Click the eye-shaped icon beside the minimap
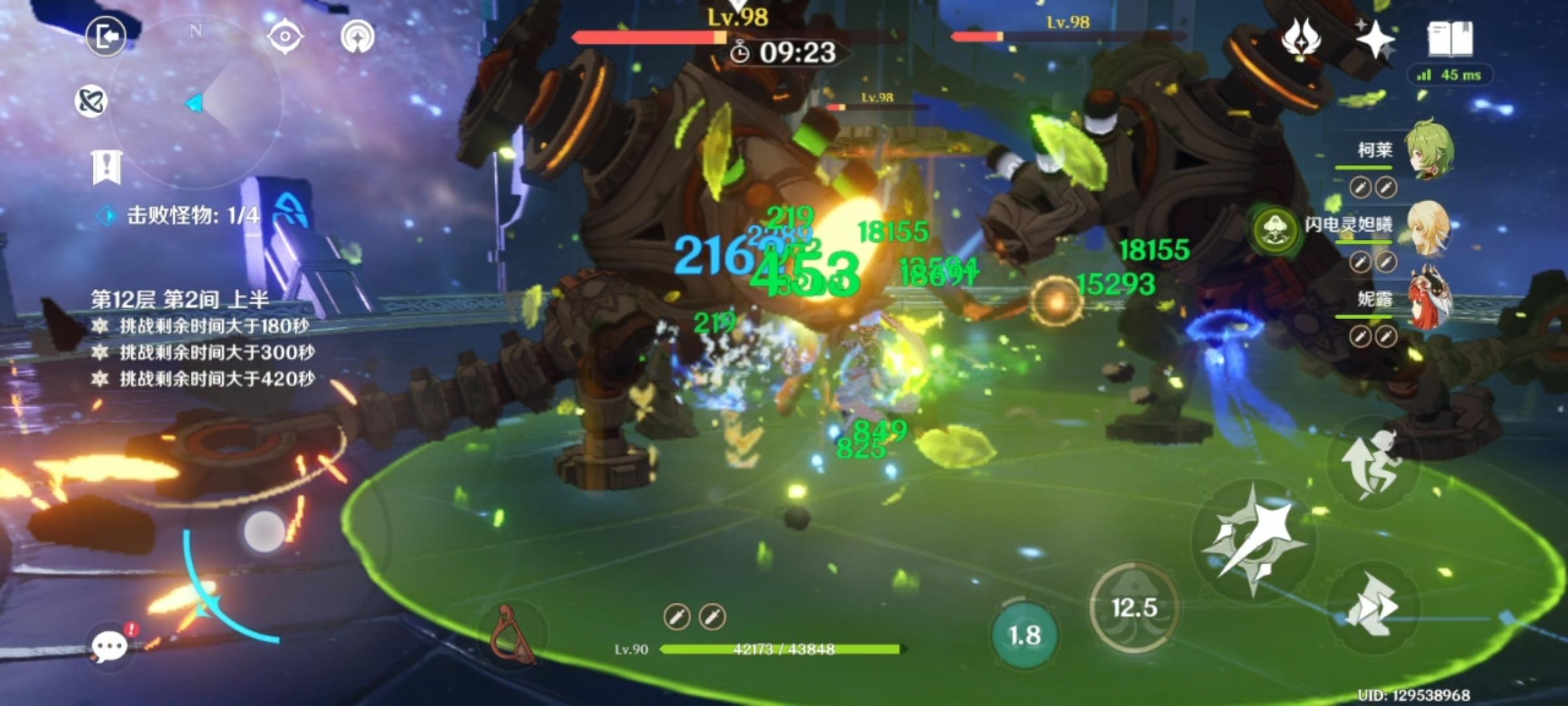The image size is (1568, 706). pyautogui.click(x=286, y=37)
